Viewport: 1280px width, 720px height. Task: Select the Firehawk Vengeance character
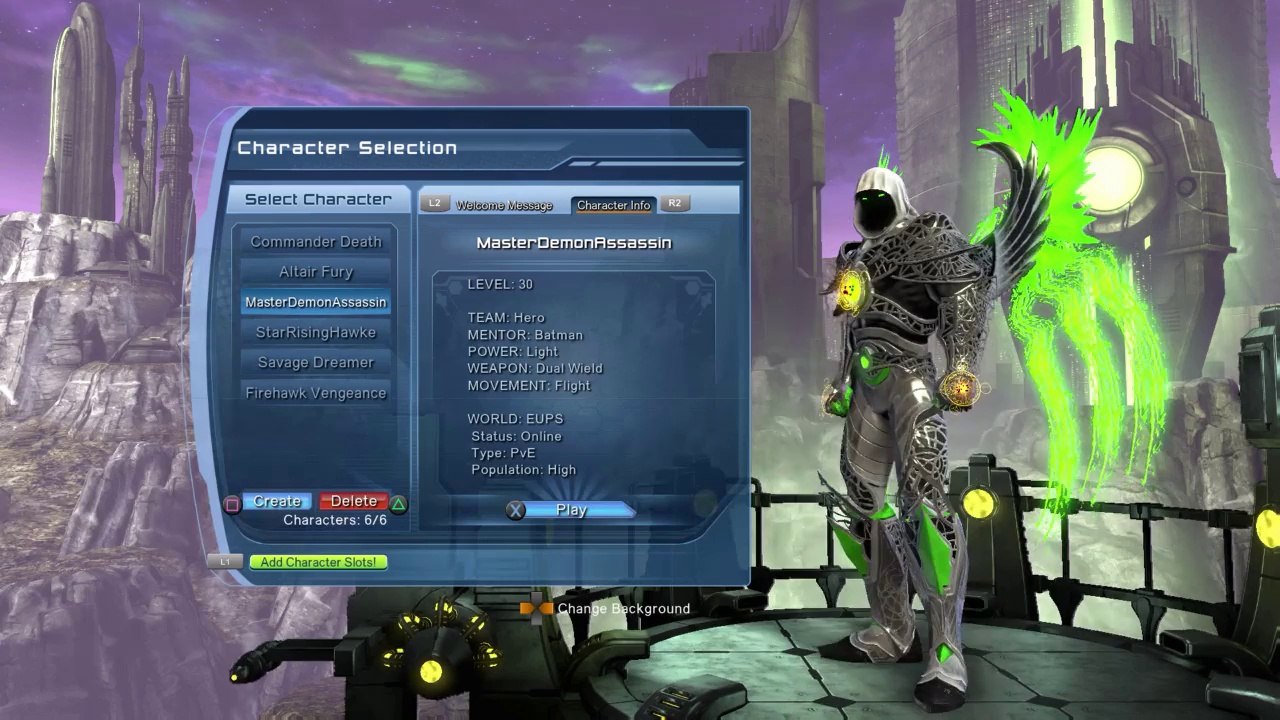click(x=316, y=393)
